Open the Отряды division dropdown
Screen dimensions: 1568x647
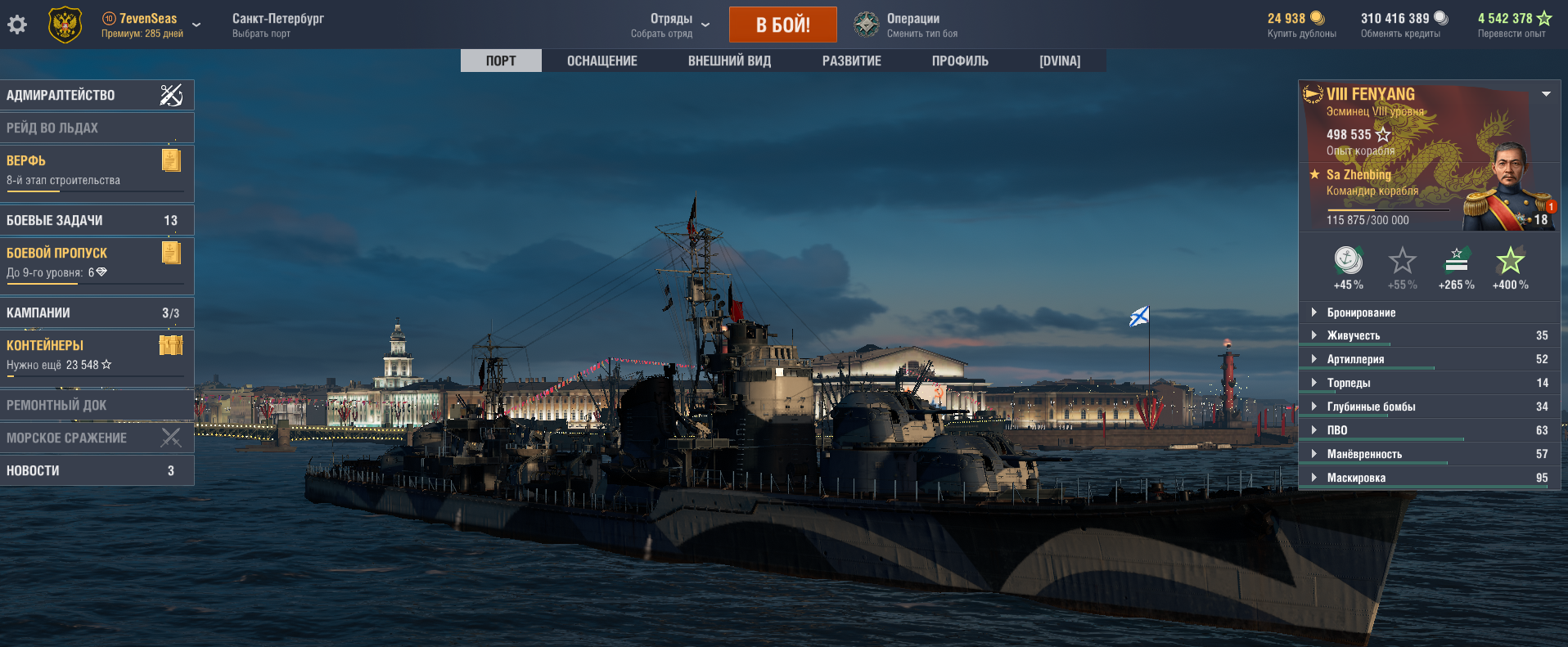click(670, 25)
